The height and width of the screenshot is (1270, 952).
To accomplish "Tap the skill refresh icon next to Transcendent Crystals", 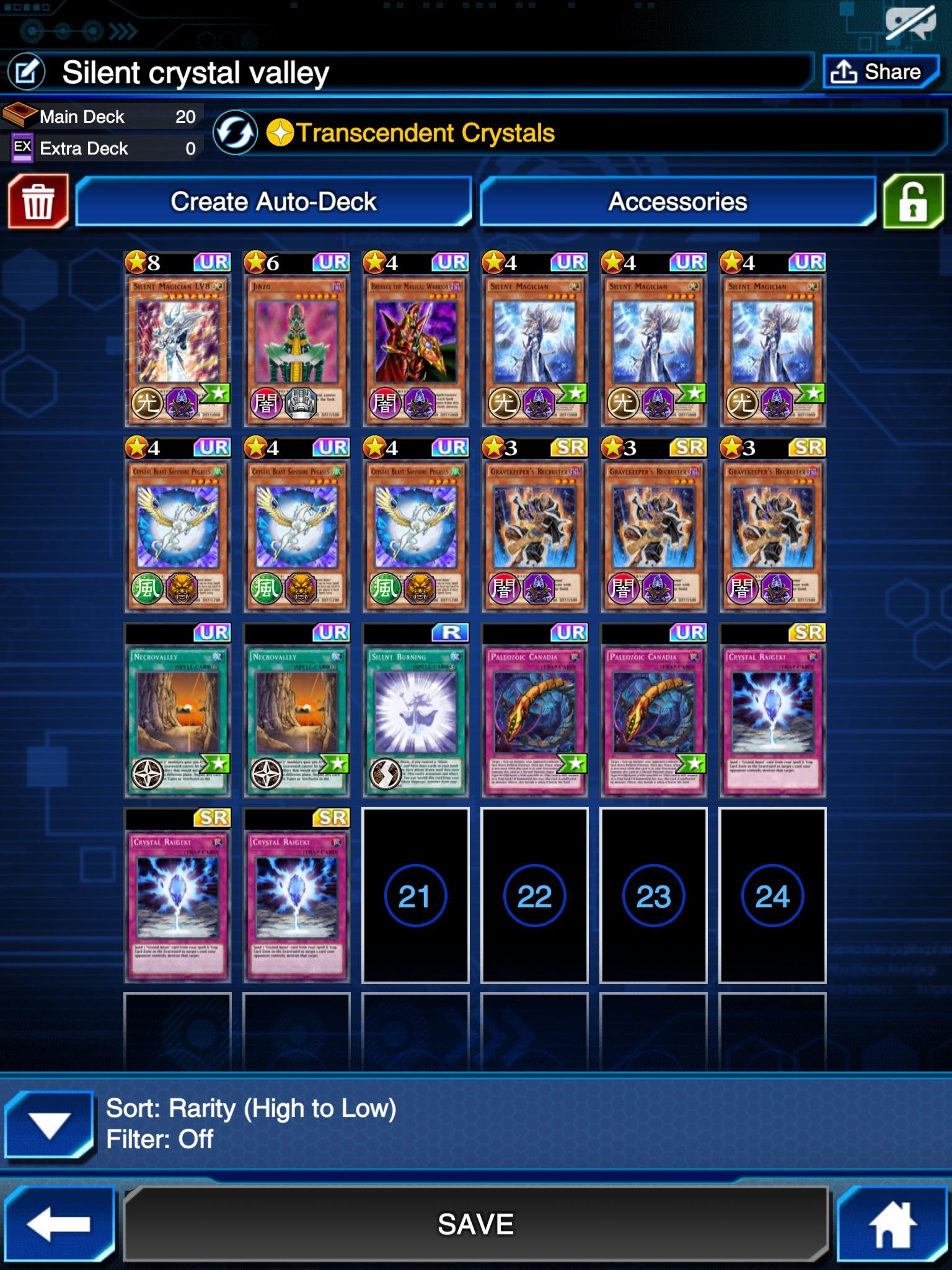I will click(234, 132).
